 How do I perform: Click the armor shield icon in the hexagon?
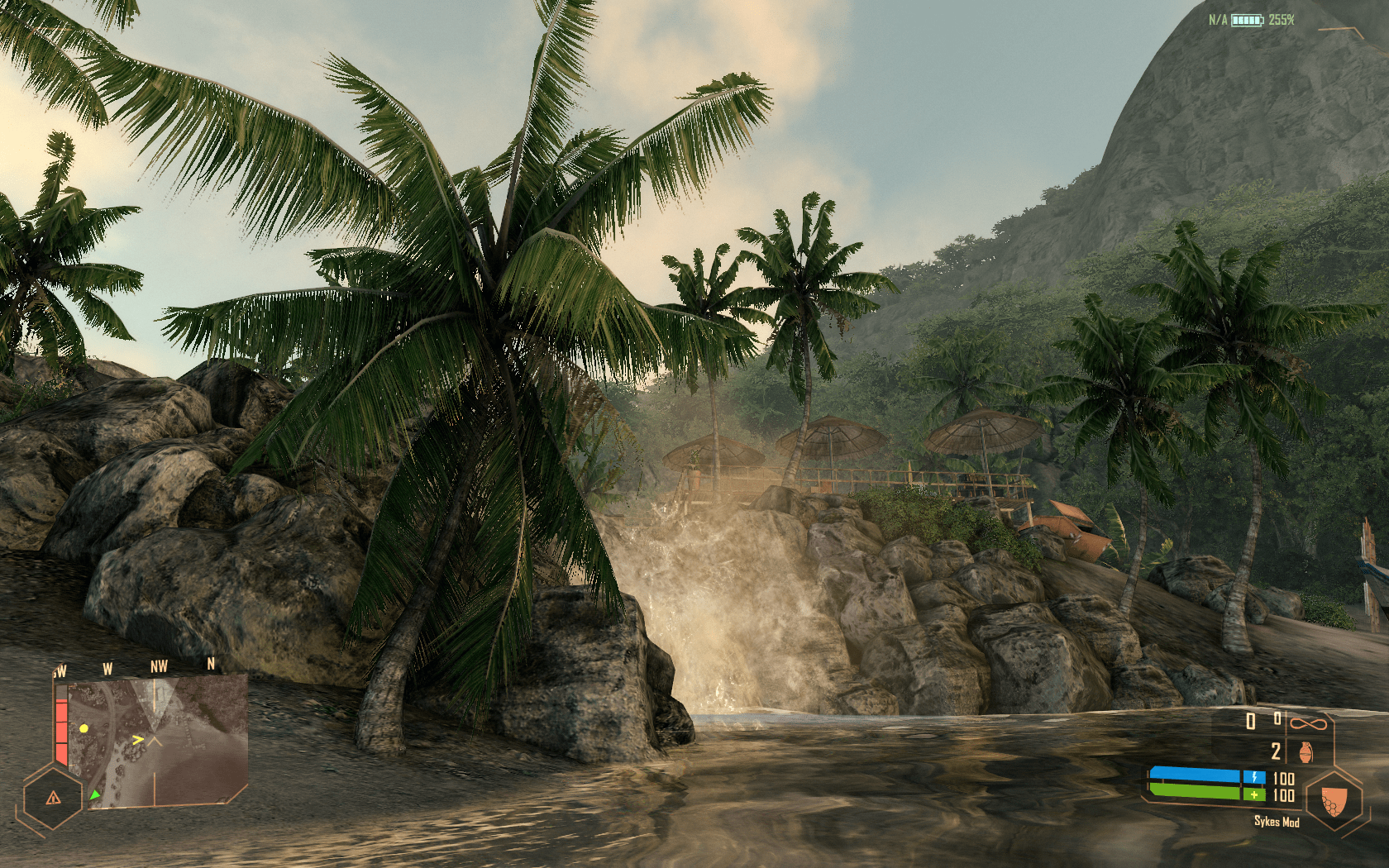(1334, 800)
